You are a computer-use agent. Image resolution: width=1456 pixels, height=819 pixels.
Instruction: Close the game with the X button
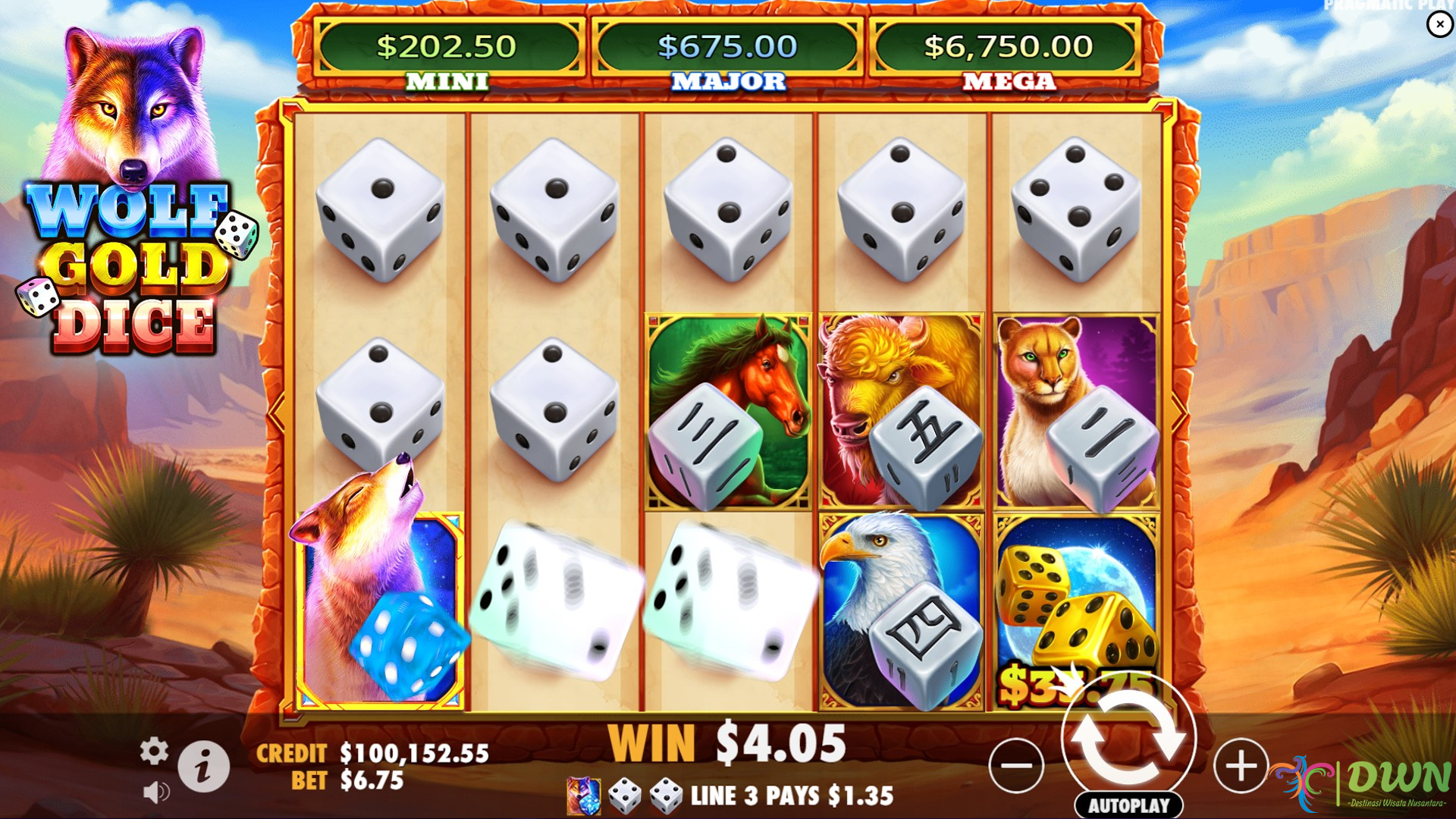click(x=1439, y=24)
